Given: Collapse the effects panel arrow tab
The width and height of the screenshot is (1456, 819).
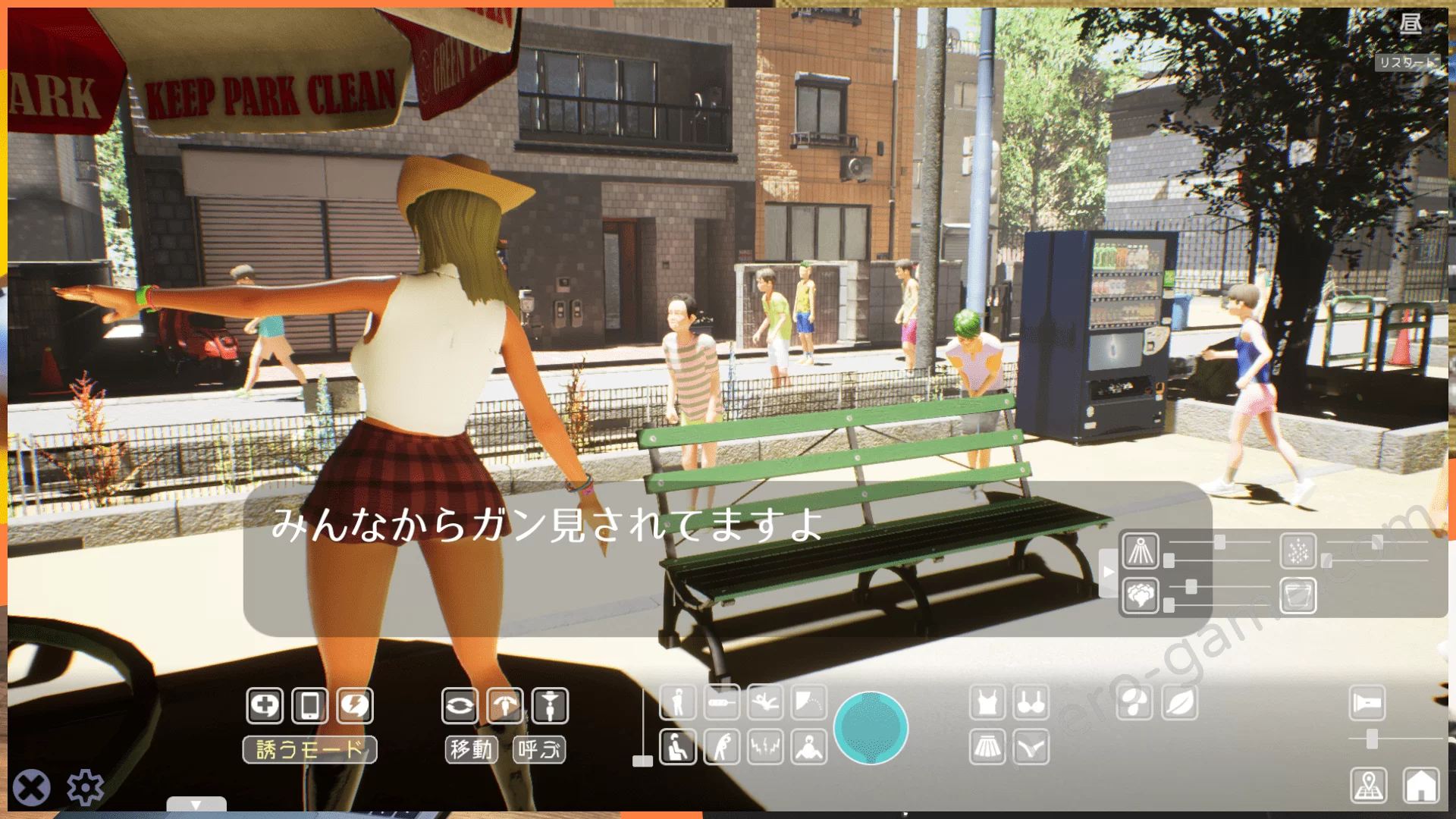Looking at the screenshot, I should 1108,572.
